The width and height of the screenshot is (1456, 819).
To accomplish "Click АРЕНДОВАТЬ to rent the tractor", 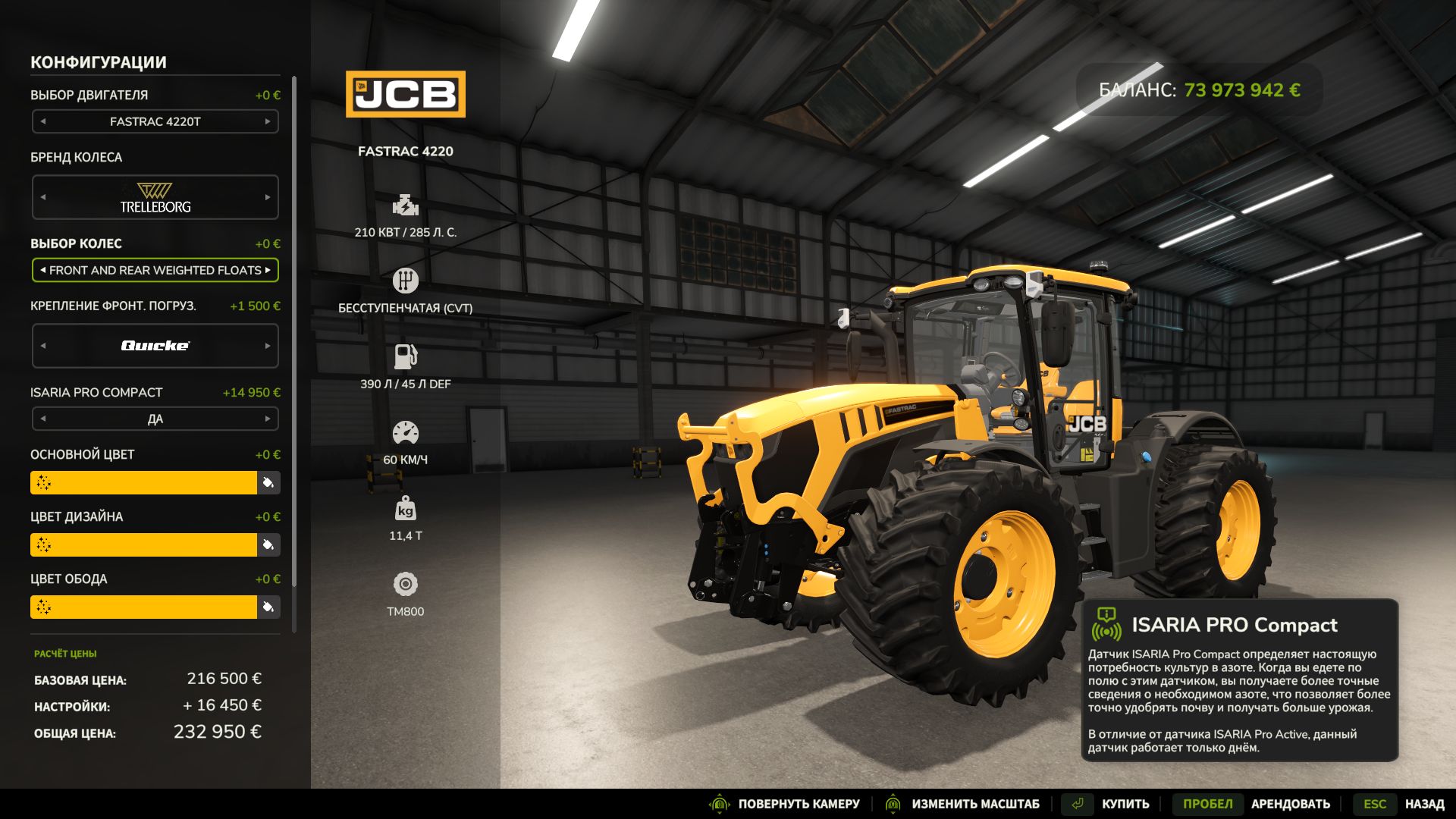I will click(1291, 803).
